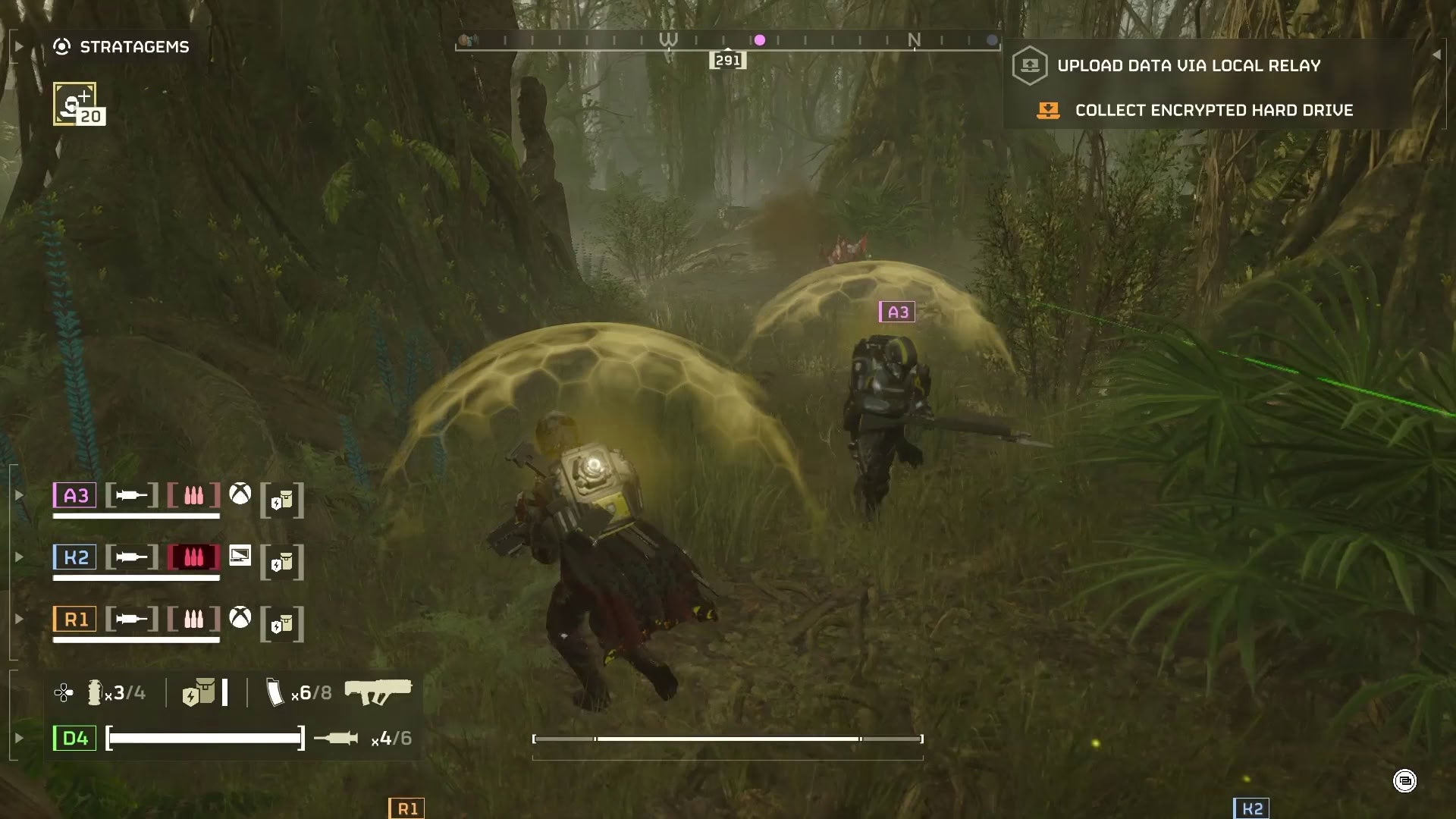Click K2's highlighted red ammo indicator
This screenshot has width=1456, height=819.
click(193, 557)
